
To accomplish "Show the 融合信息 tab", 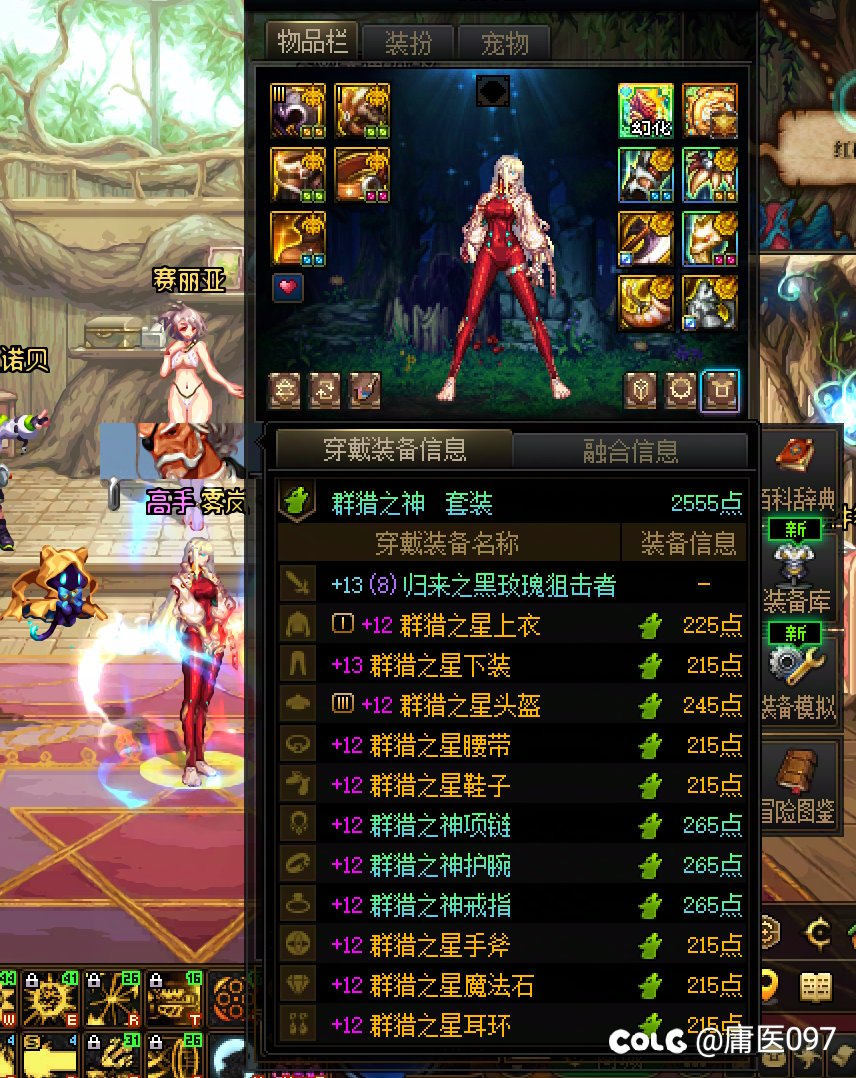I will tap(630, 451).
